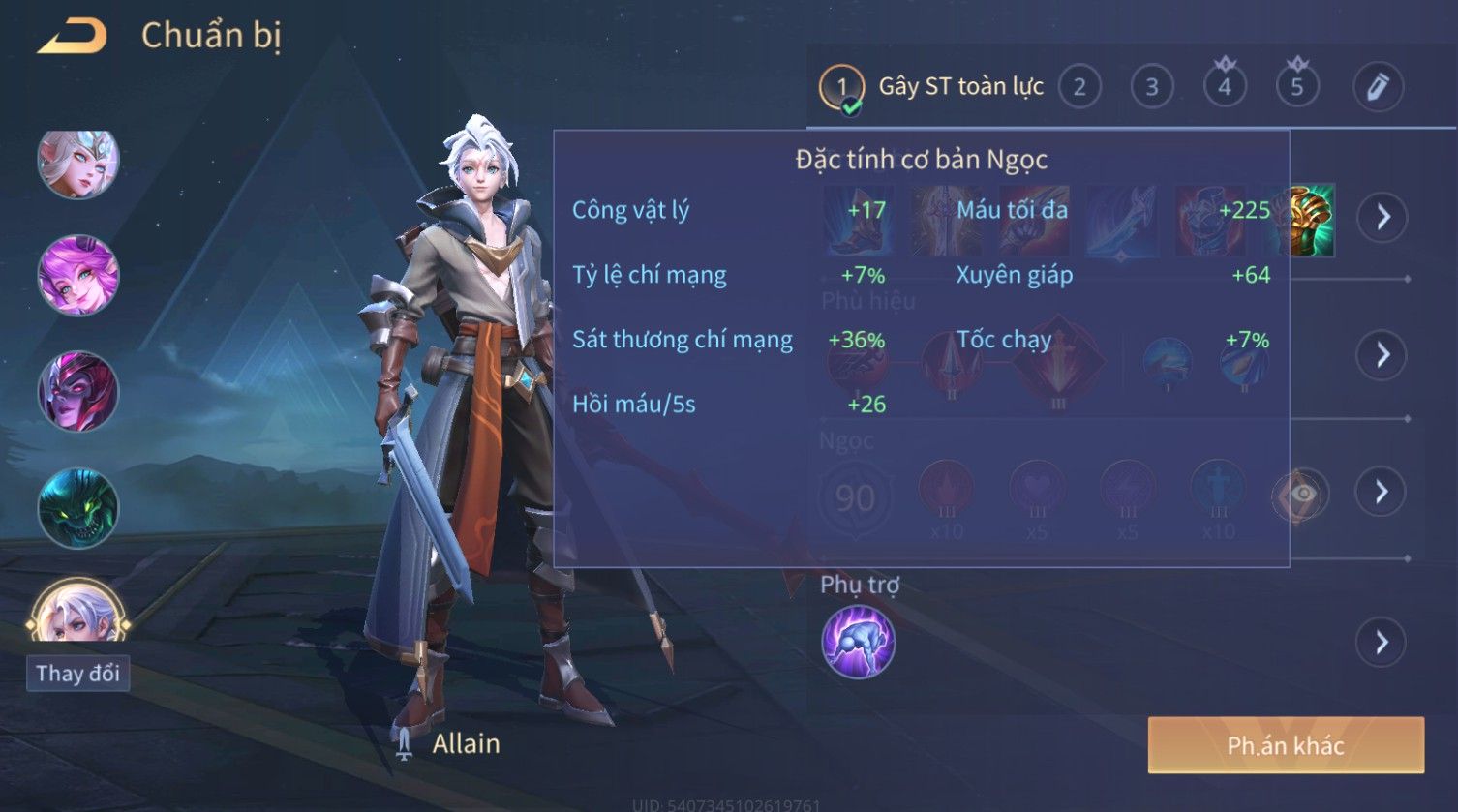Pick the blonde crowned hero portrait

[x=77, y=162]
